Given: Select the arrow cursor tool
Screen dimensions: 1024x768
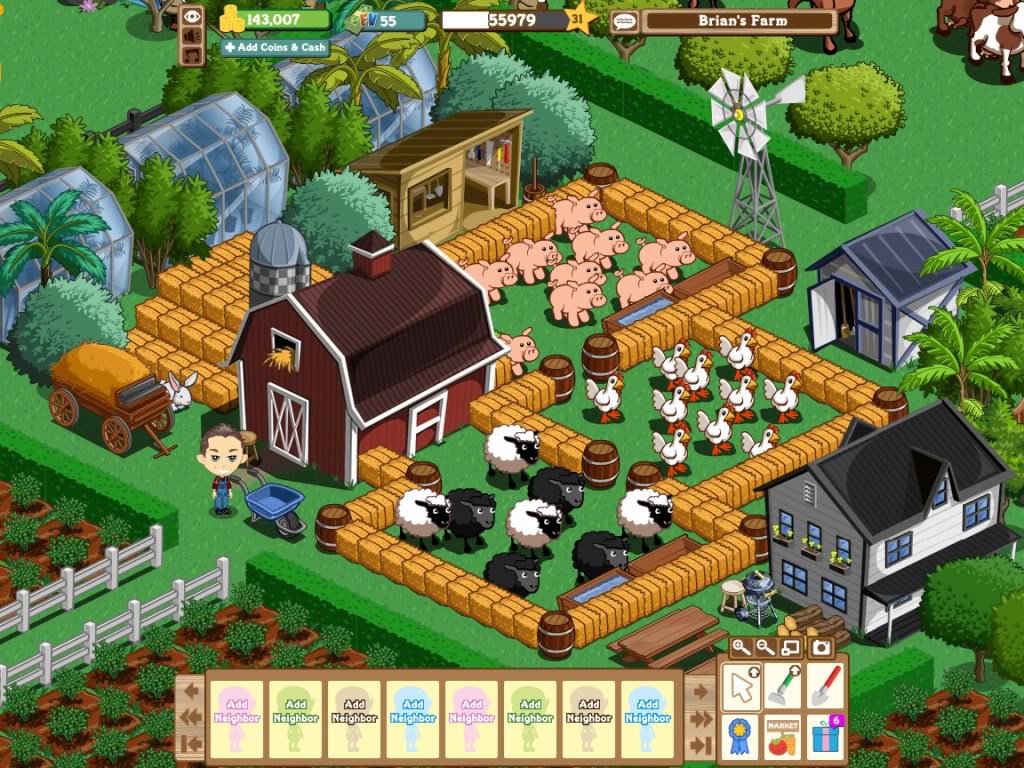Looking at the screenshot, I should (742, 687).
